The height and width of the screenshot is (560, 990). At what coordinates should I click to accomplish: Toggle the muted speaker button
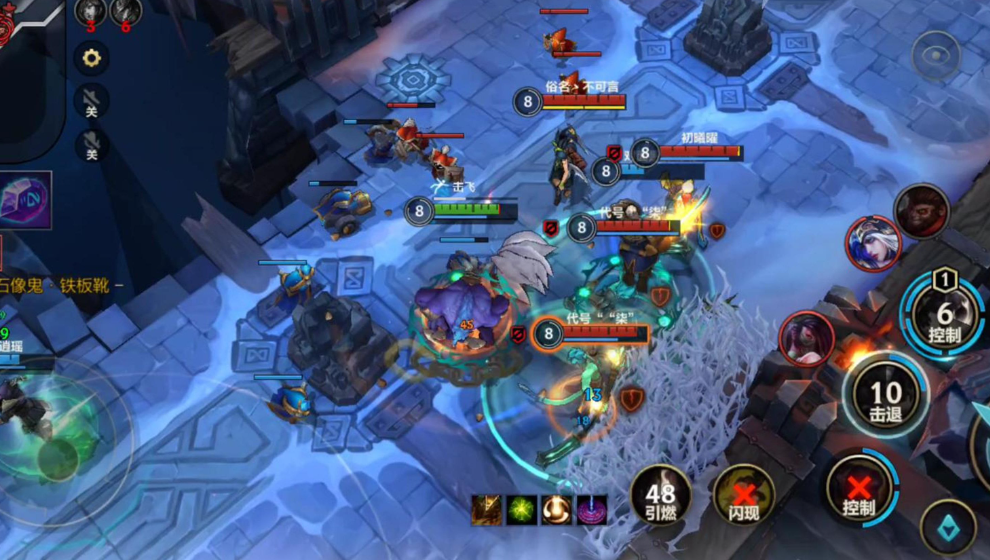pyautogui.click(x=91, y=101)
